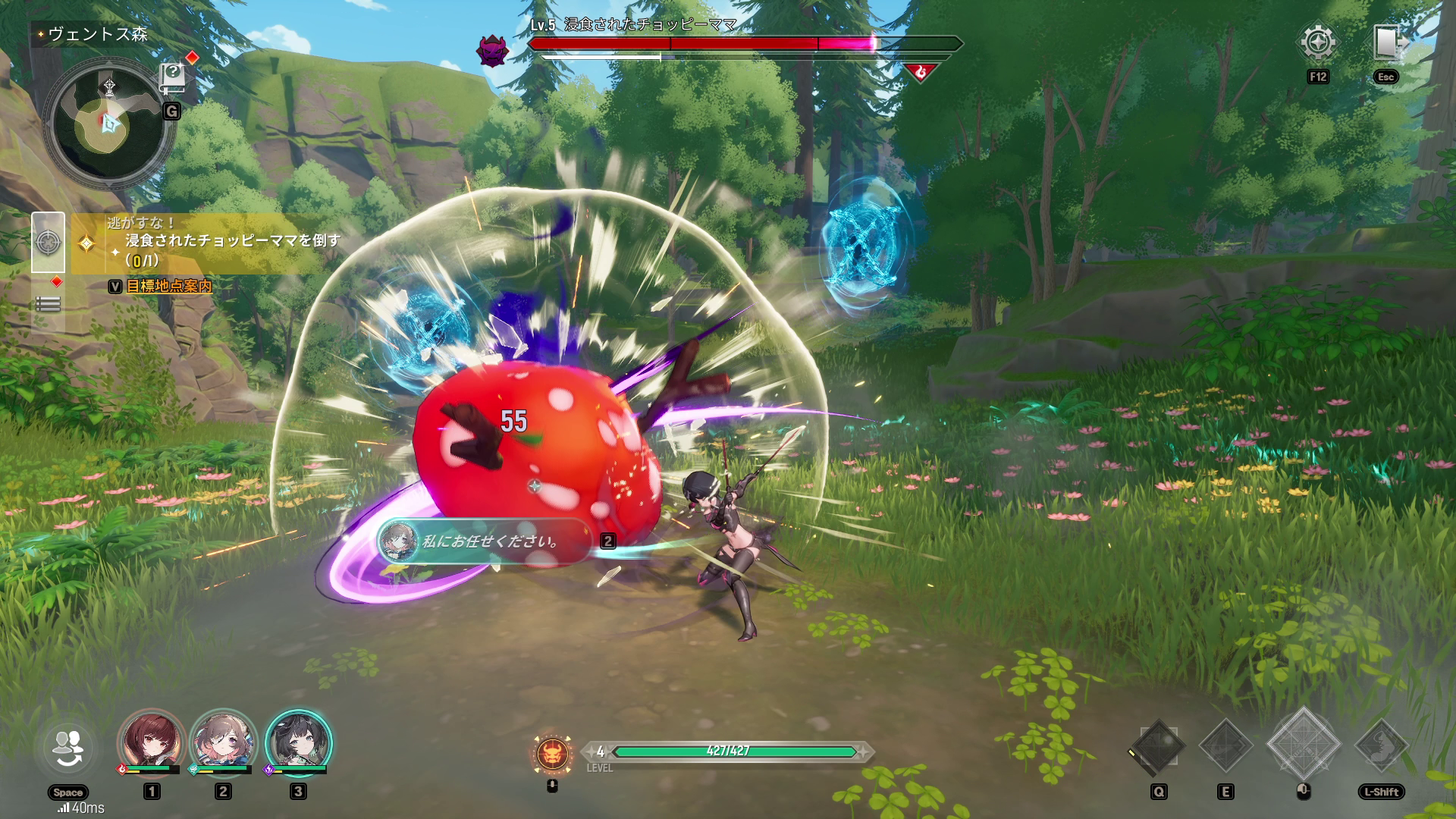Open the quest guide book icon
The image size is (1456, 819).
173,77
